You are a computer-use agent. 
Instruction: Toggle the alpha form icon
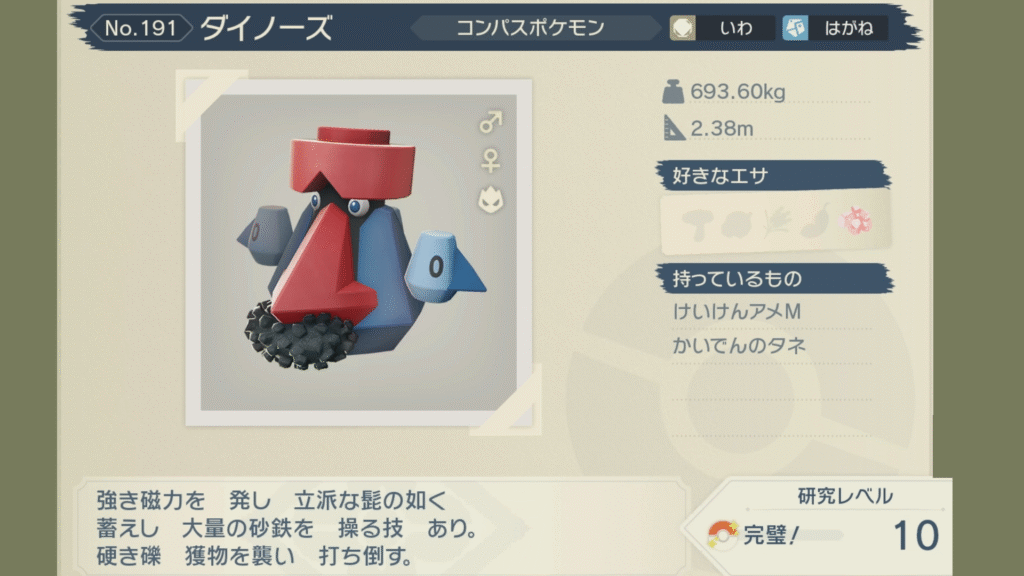[x=490, y=200]
